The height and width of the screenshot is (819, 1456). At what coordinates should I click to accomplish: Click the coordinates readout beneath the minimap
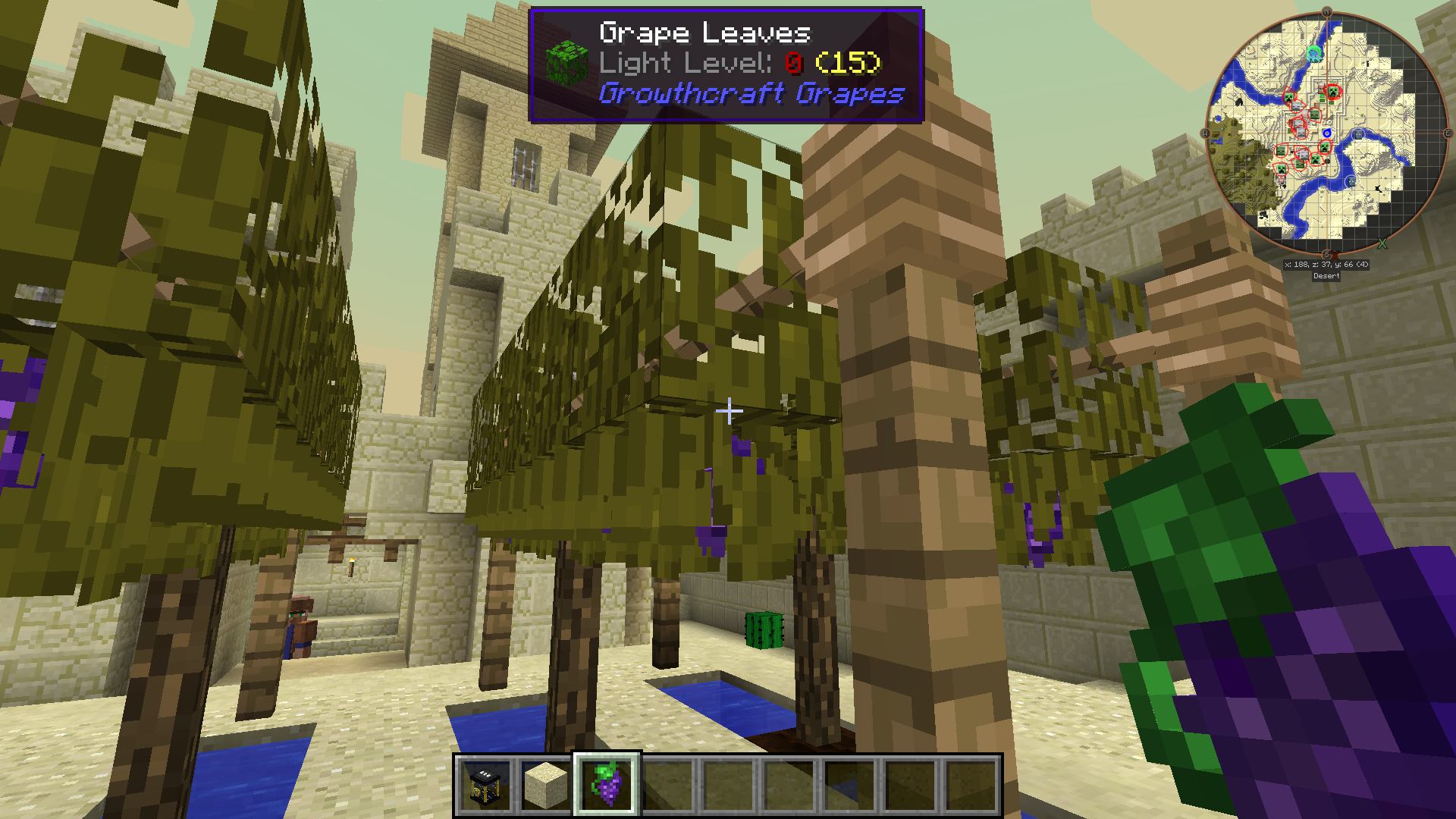[1326, 264]
